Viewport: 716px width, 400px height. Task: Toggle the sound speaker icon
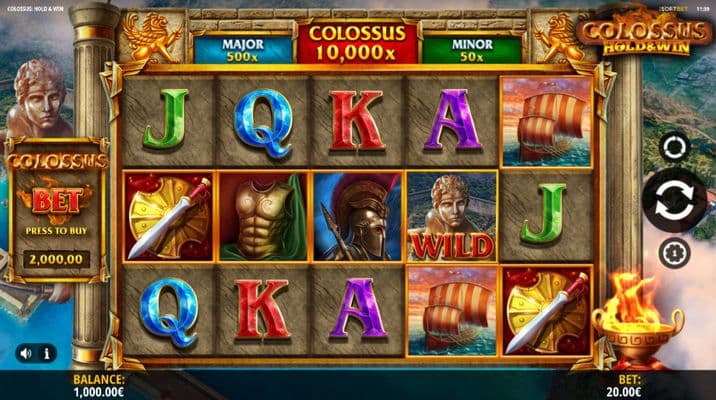(x=25, y=353)
